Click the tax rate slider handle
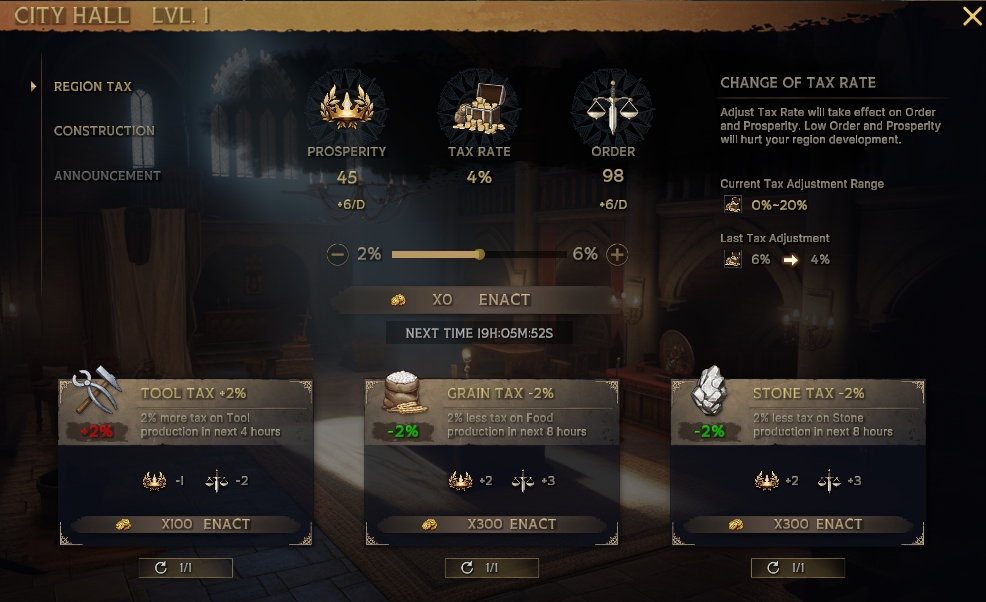Viewport: 986px width, 602px height. point(480,255)
